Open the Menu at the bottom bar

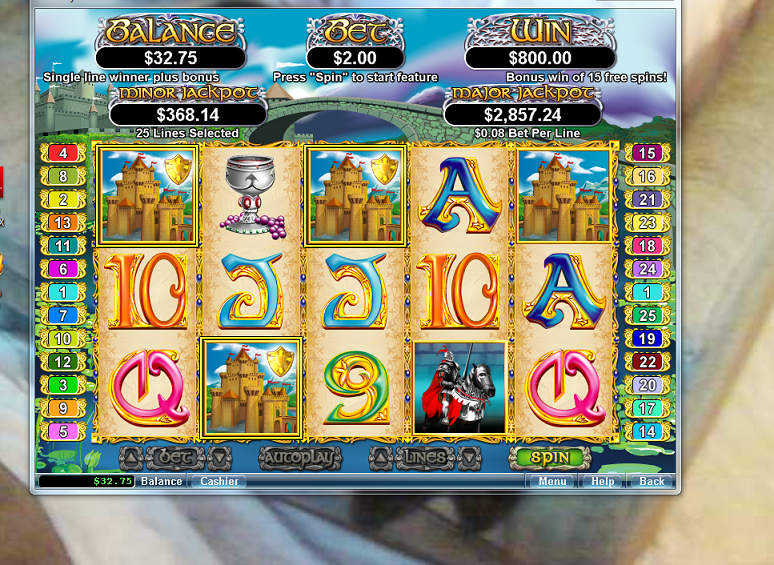[552, 481]
